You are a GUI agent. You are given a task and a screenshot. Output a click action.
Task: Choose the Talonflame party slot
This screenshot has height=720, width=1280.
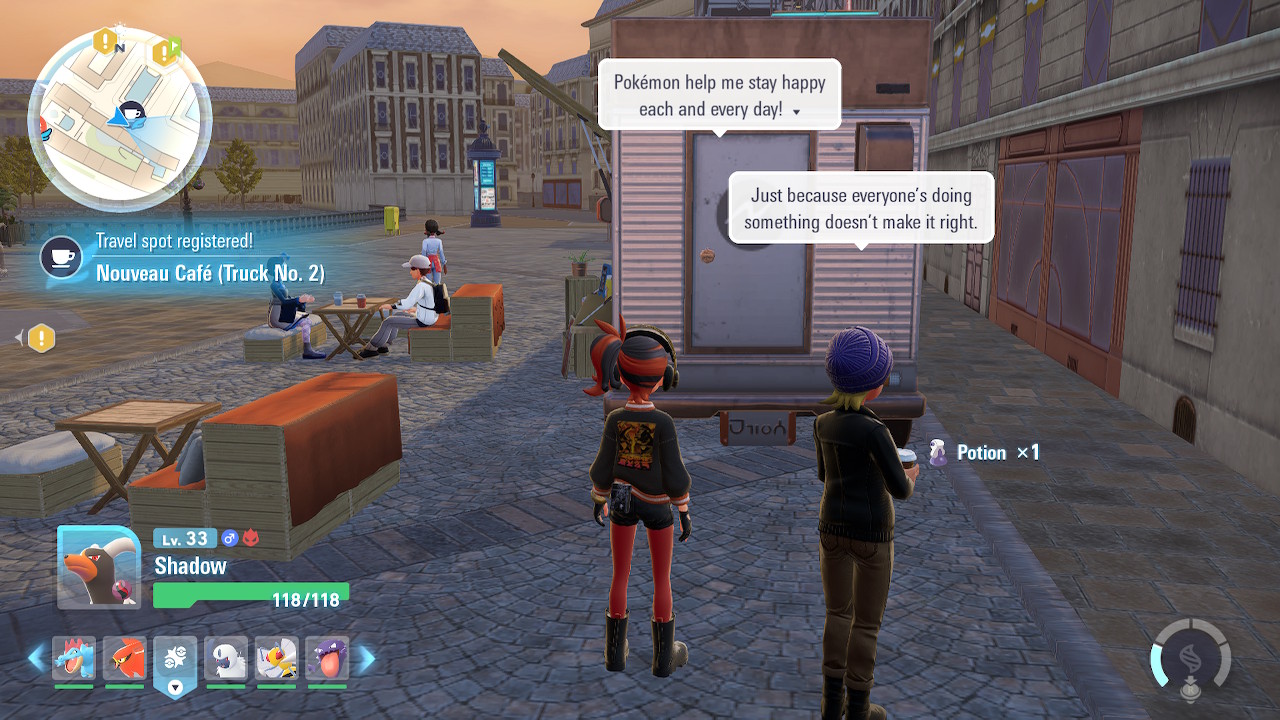coord(124,660)
